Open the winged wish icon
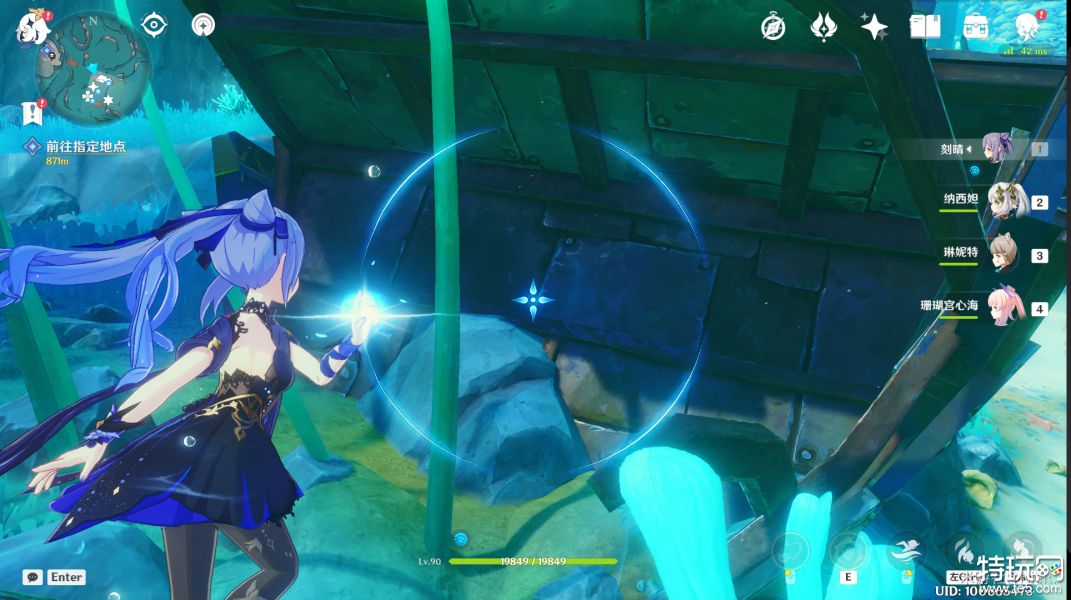 pyautogui.click(x=823, y=27)
